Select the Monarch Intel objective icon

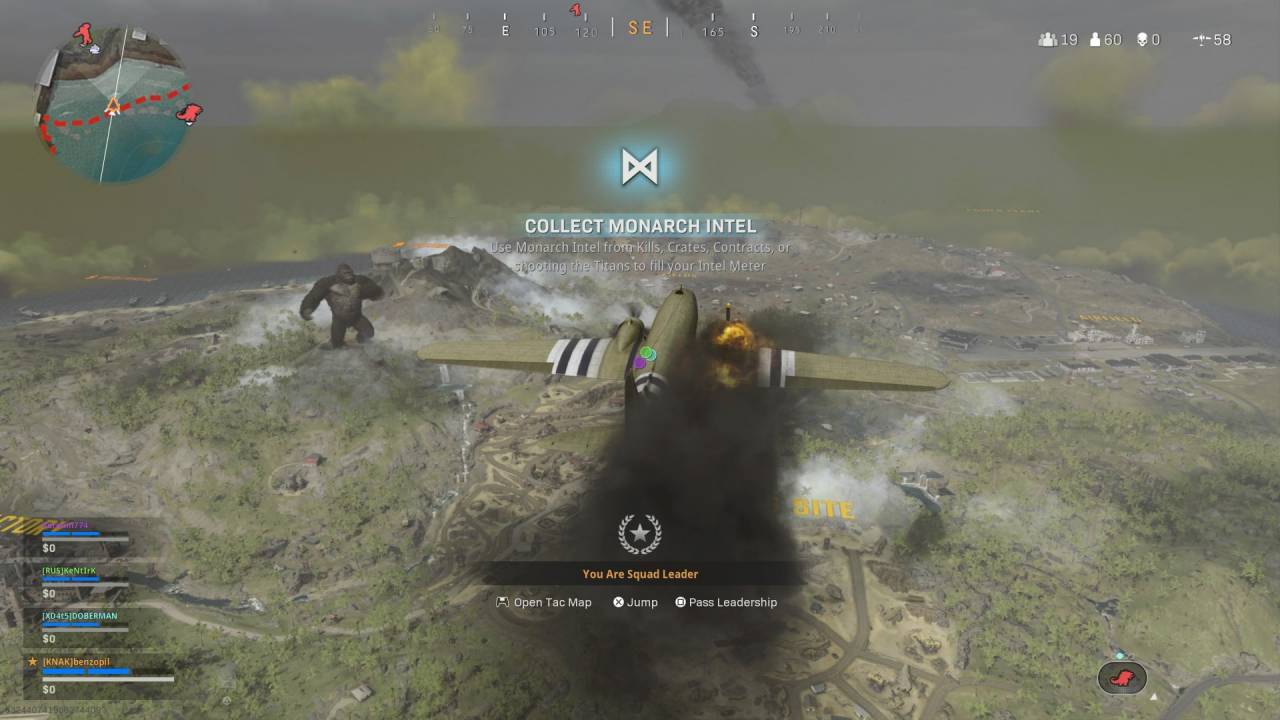click(x=640, y=166)
